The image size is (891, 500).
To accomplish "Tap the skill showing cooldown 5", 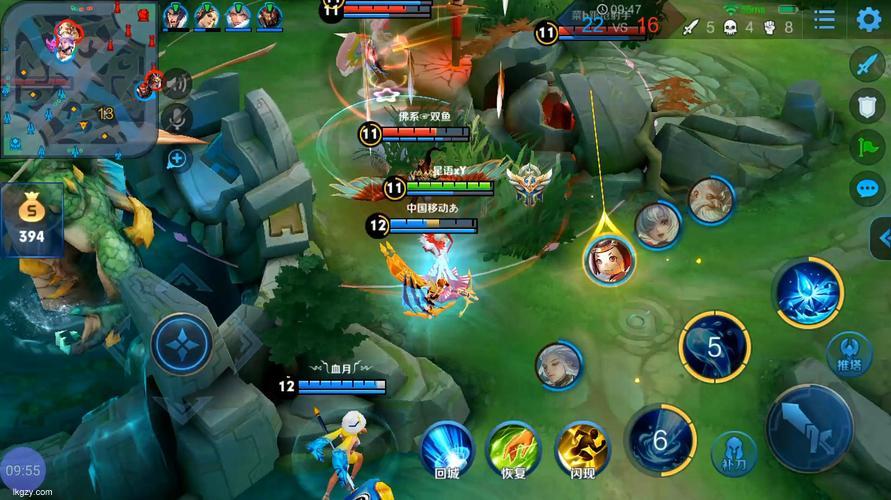I will click(714, 347).
